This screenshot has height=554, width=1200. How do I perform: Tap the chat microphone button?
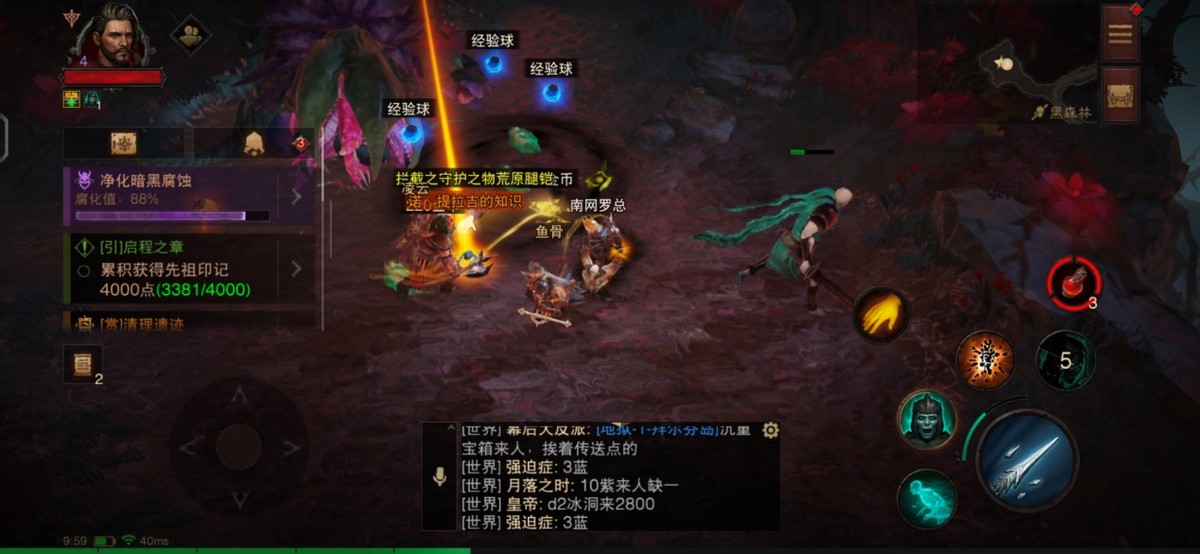point(439,477)
